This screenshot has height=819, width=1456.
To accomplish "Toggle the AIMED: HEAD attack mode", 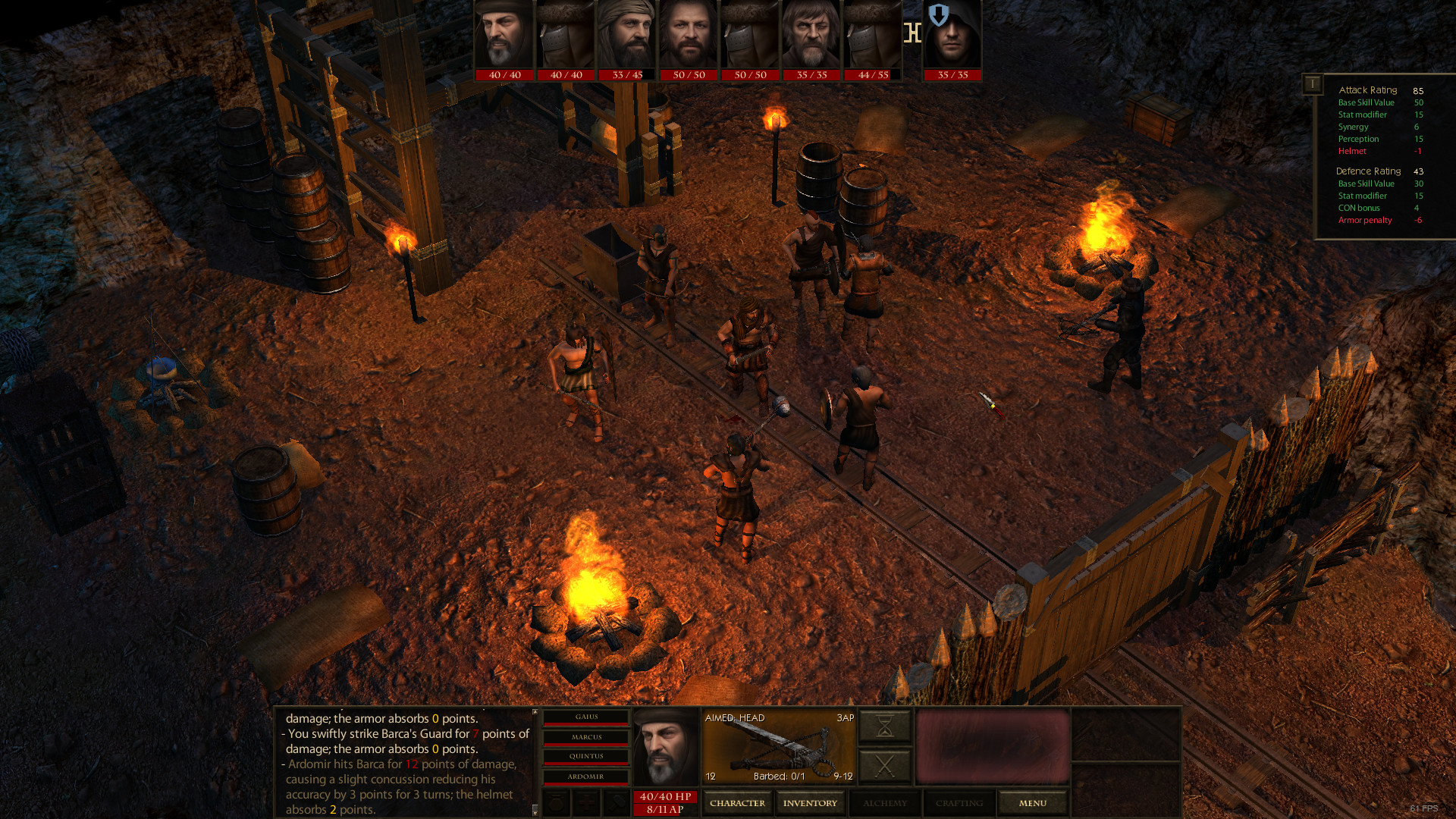I will pos(736,717).
